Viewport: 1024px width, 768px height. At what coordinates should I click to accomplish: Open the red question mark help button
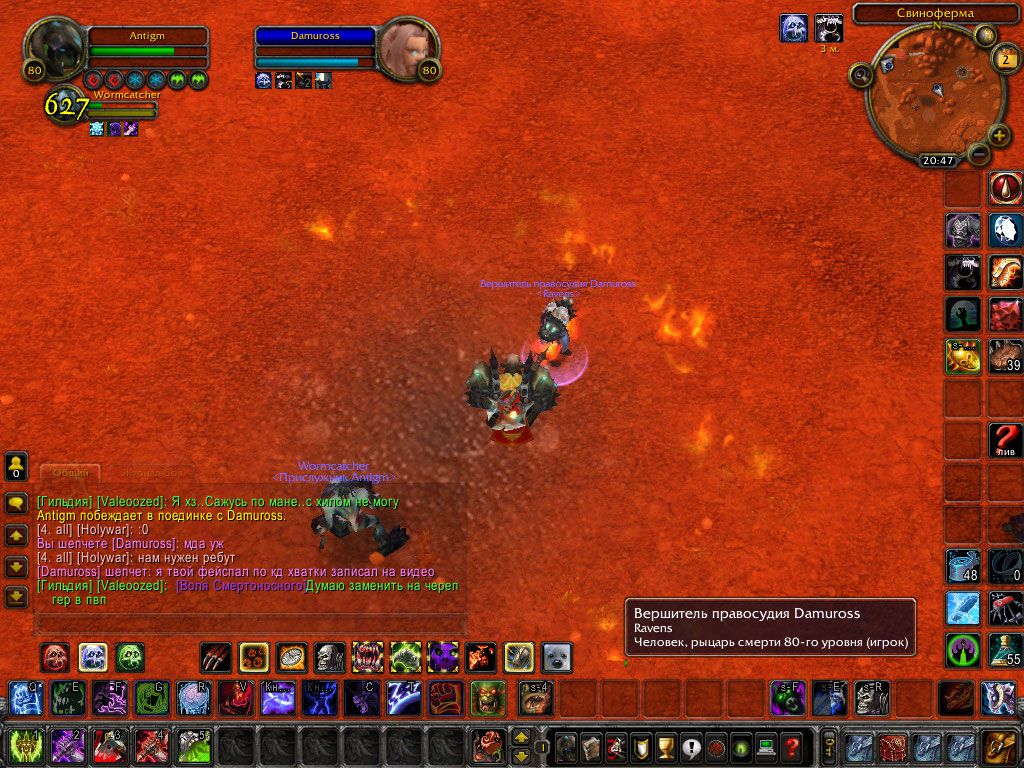click(x=791, y=747)
